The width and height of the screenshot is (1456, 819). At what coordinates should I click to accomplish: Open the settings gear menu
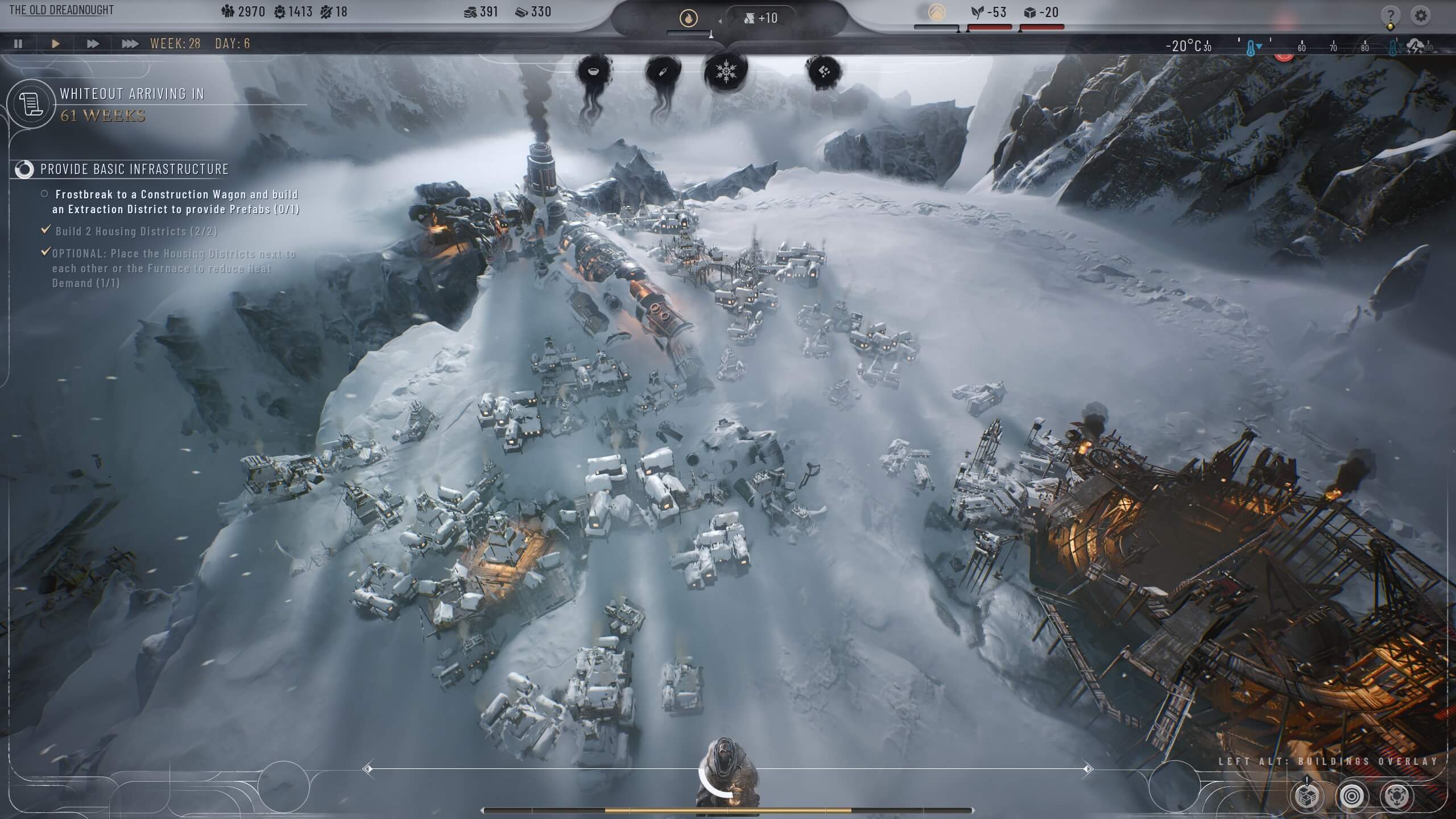(x=1420, y=15)
